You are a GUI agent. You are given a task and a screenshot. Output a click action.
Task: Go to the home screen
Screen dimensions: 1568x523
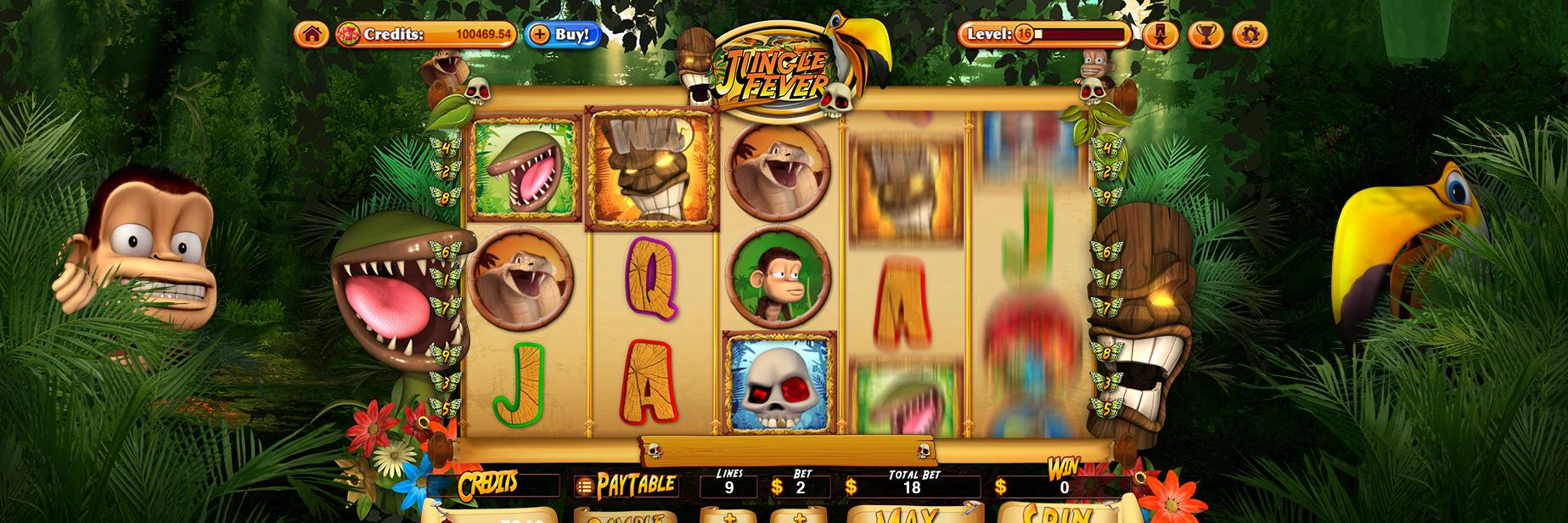(x=312, y=35)
